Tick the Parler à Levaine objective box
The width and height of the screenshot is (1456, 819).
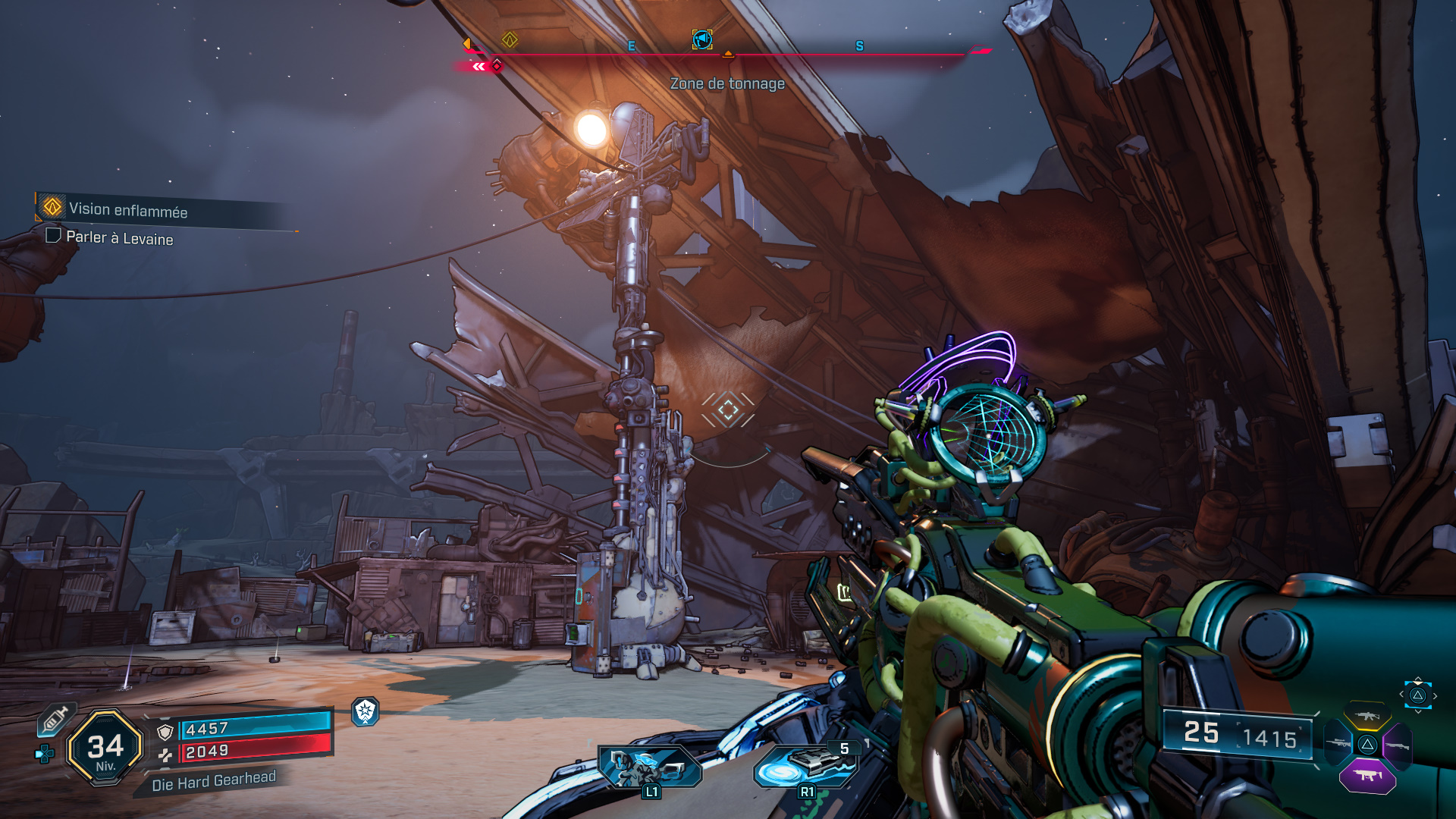[53, 236]
